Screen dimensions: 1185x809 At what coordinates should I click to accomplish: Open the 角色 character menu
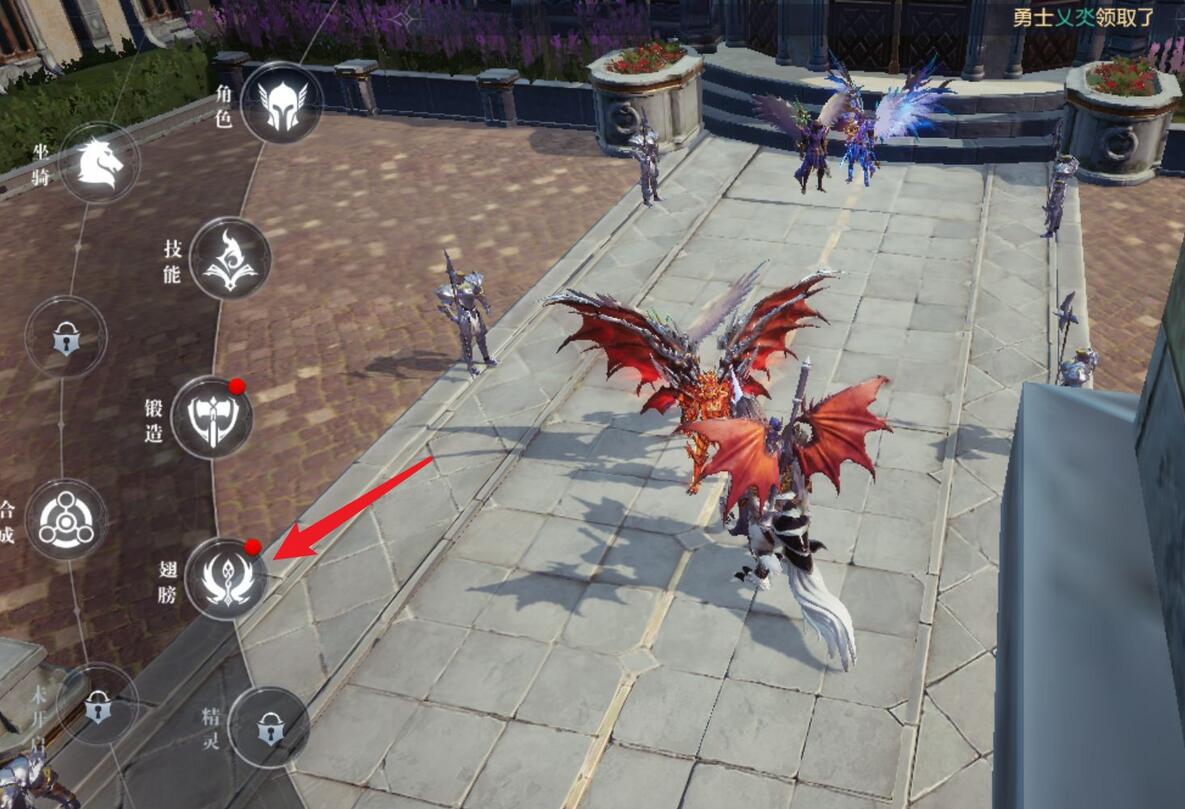[281, 102]
